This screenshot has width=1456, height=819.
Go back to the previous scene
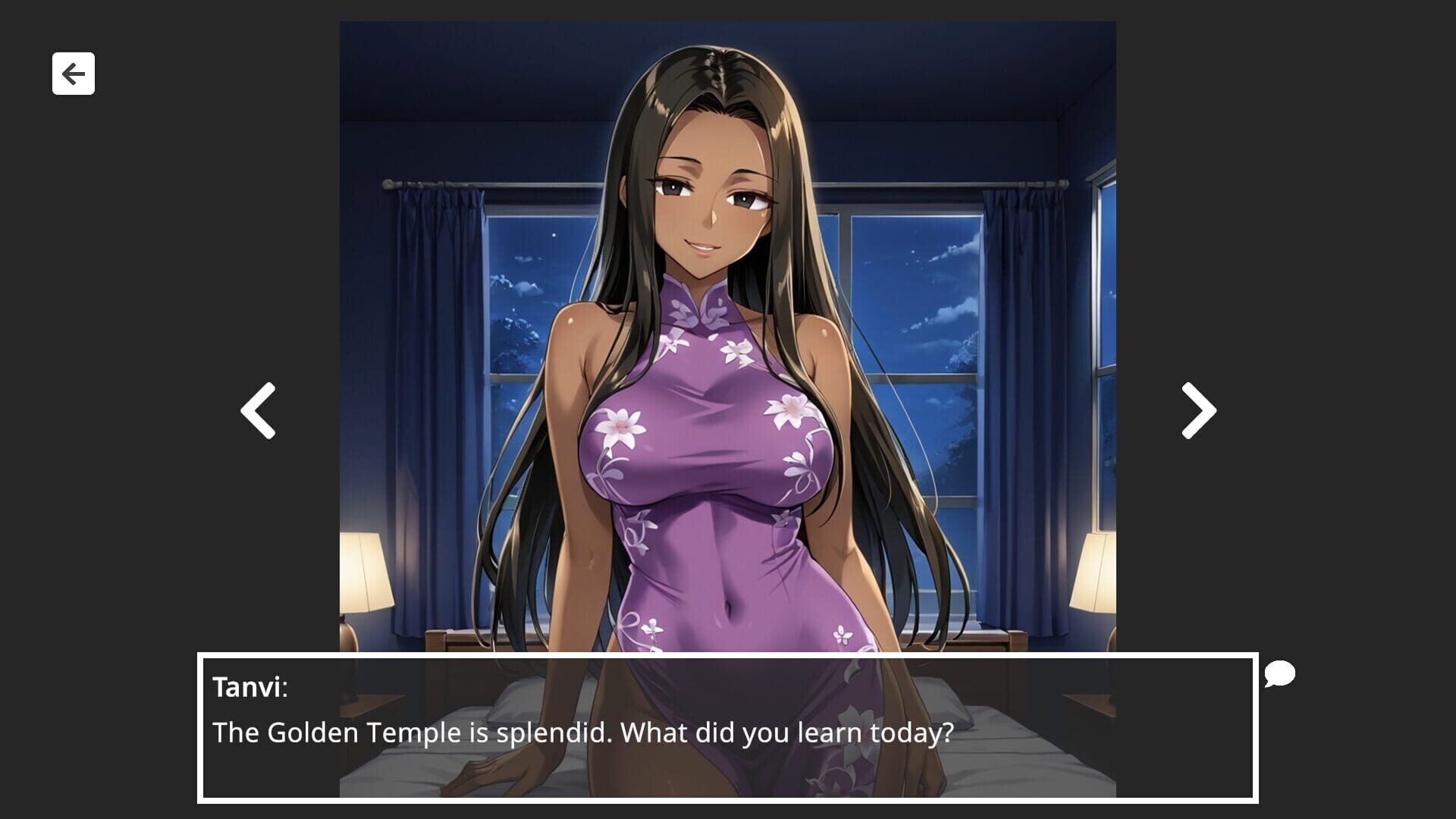257,409
